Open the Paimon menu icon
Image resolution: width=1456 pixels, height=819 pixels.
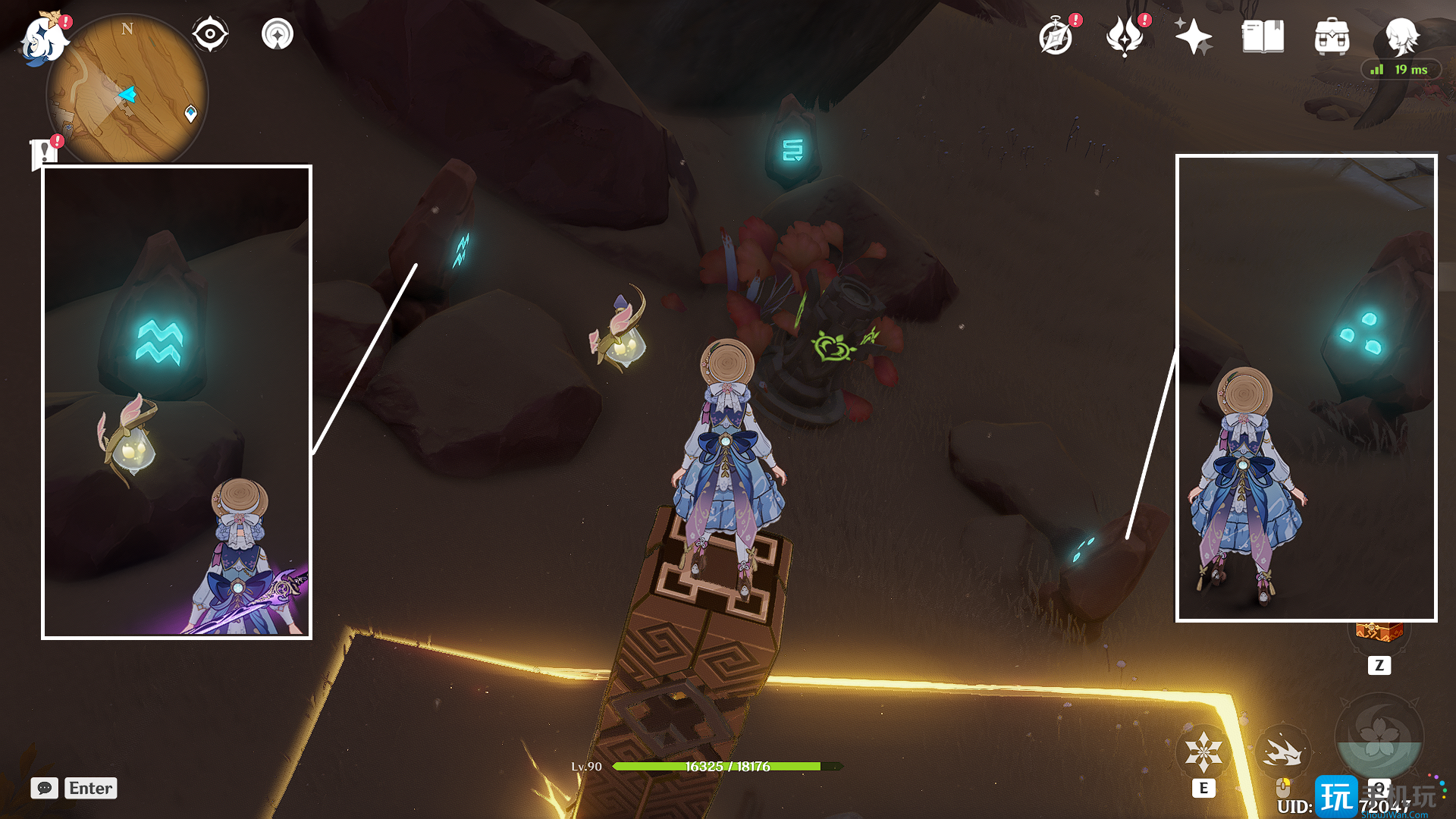(44, 38)
